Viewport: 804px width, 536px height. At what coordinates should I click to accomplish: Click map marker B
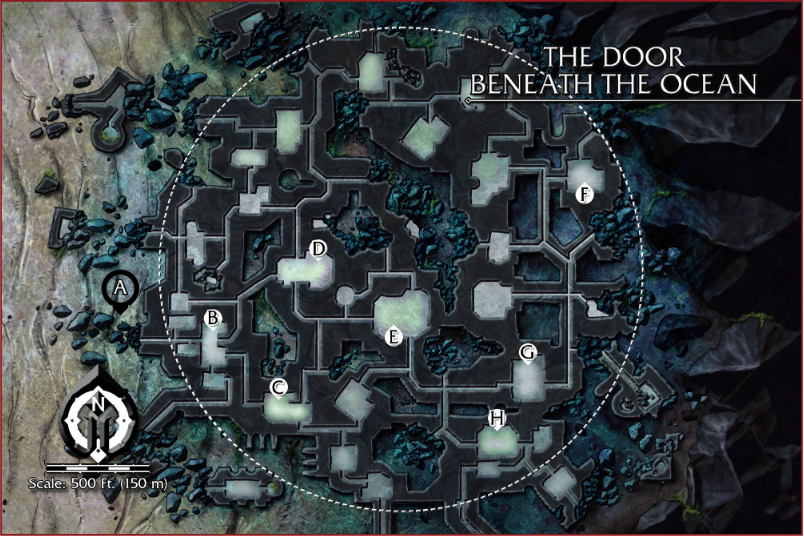[212, 318]
